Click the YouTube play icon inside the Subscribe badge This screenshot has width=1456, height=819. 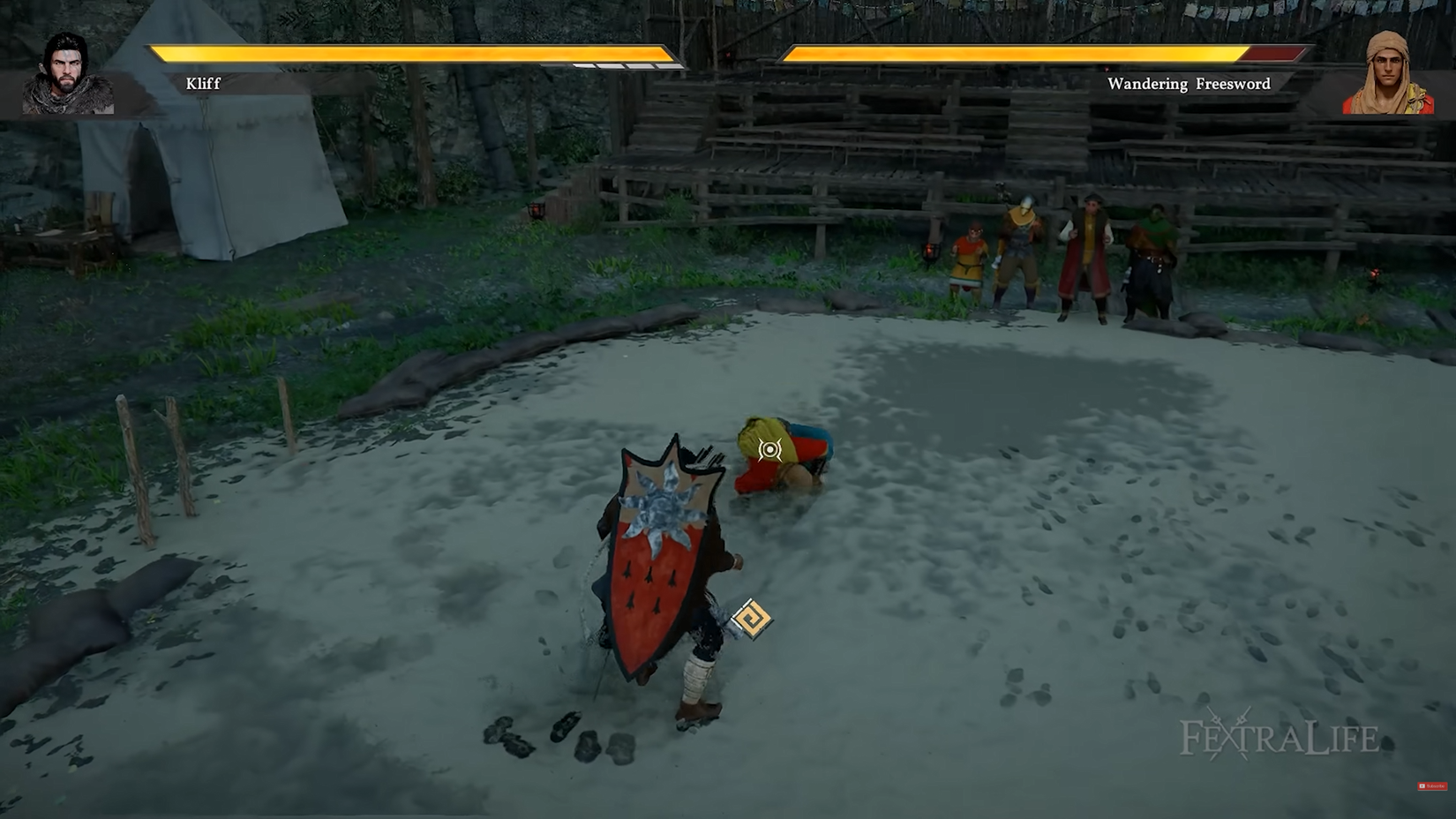1422,785
